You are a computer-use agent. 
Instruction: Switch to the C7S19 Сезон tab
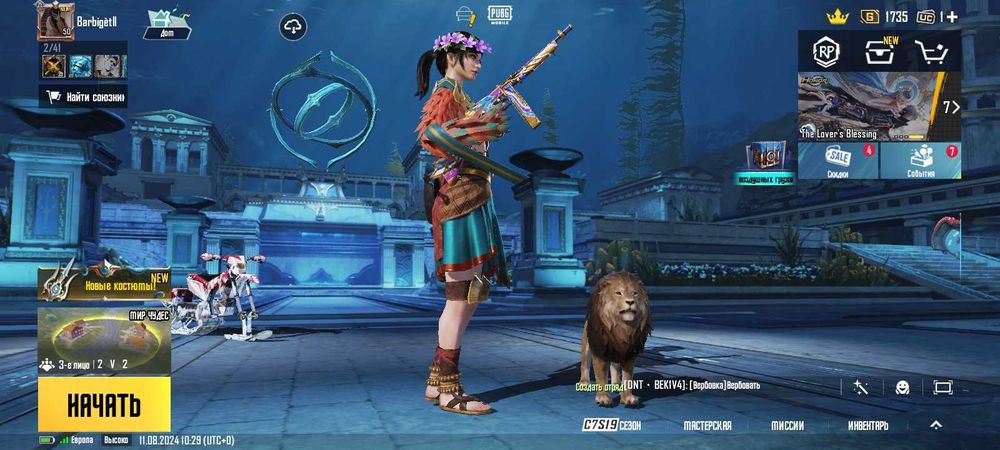point(612,425)
